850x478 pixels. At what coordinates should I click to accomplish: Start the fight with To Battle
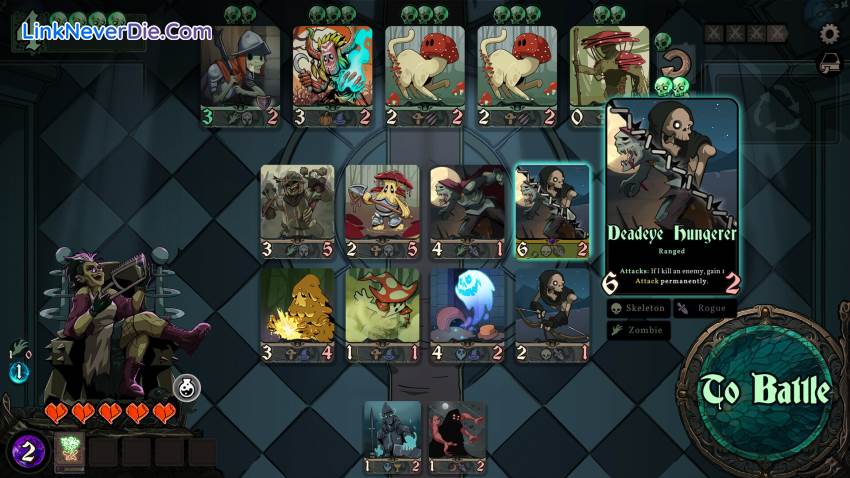pos(765,390)
